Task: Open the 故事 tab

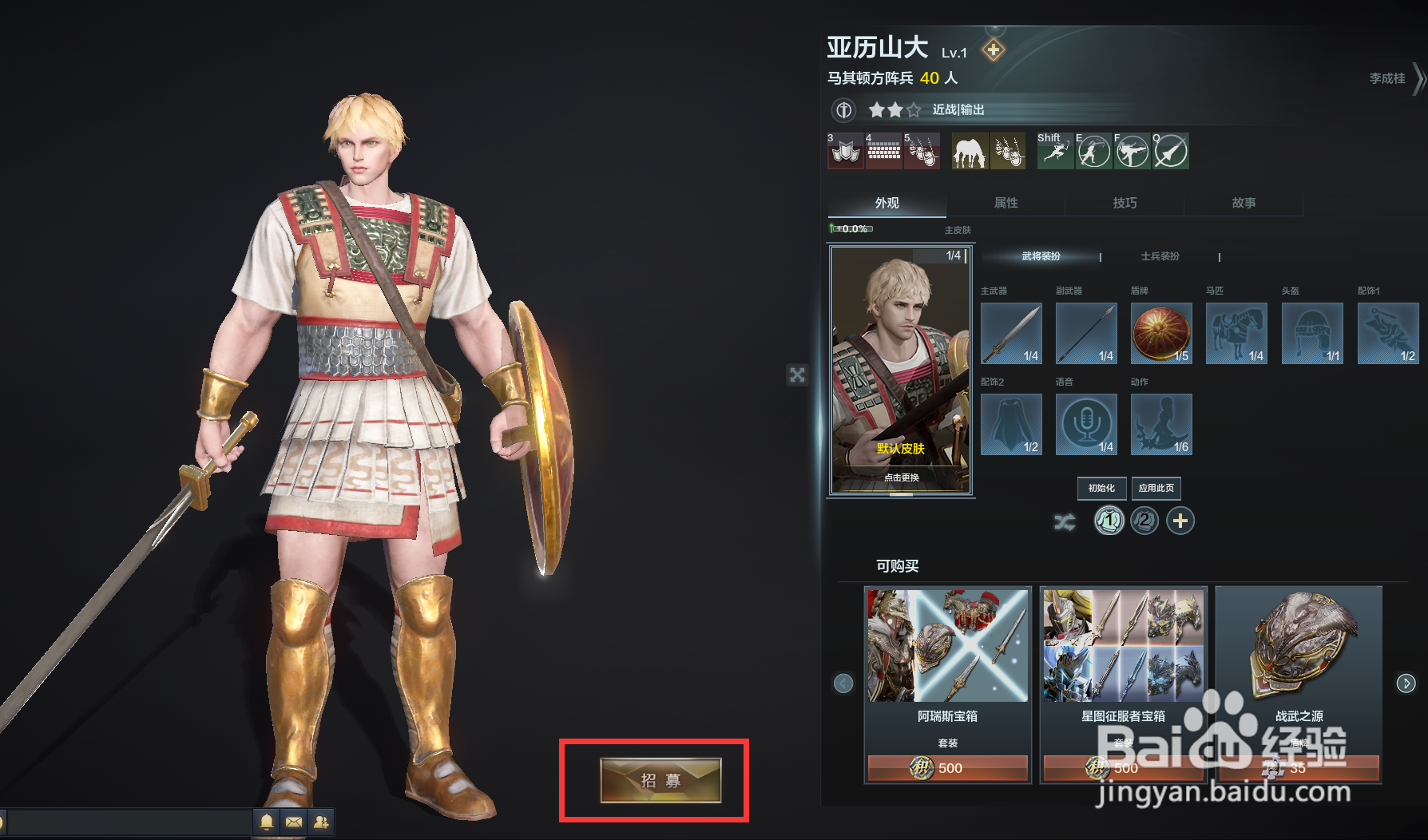Action: point(1243,203)
